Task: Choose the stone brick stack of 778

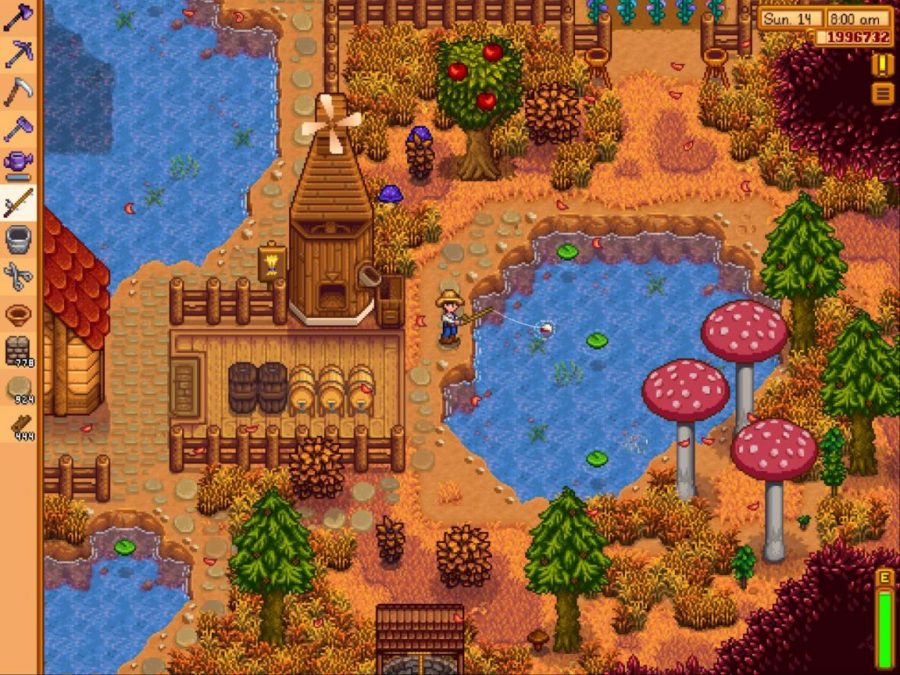Action: [19, 352]
